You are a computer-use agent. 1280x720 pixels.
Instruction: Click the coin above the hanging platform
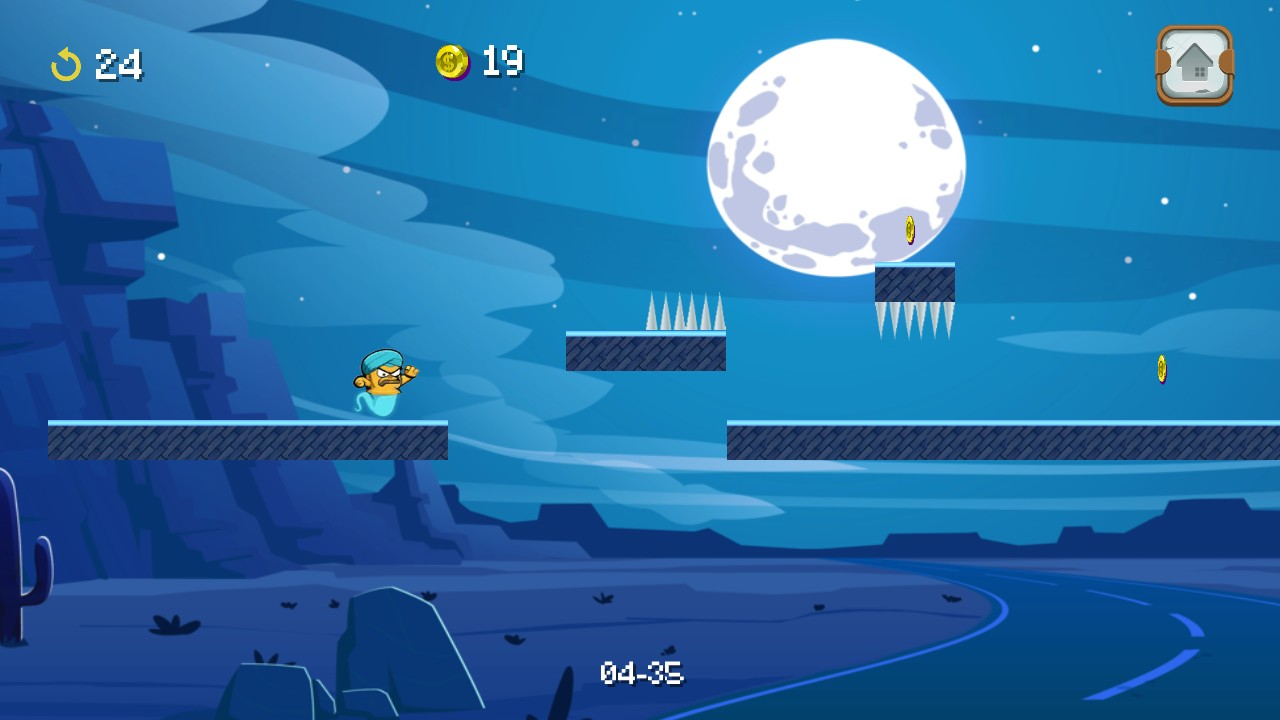[x=909, y=230]
